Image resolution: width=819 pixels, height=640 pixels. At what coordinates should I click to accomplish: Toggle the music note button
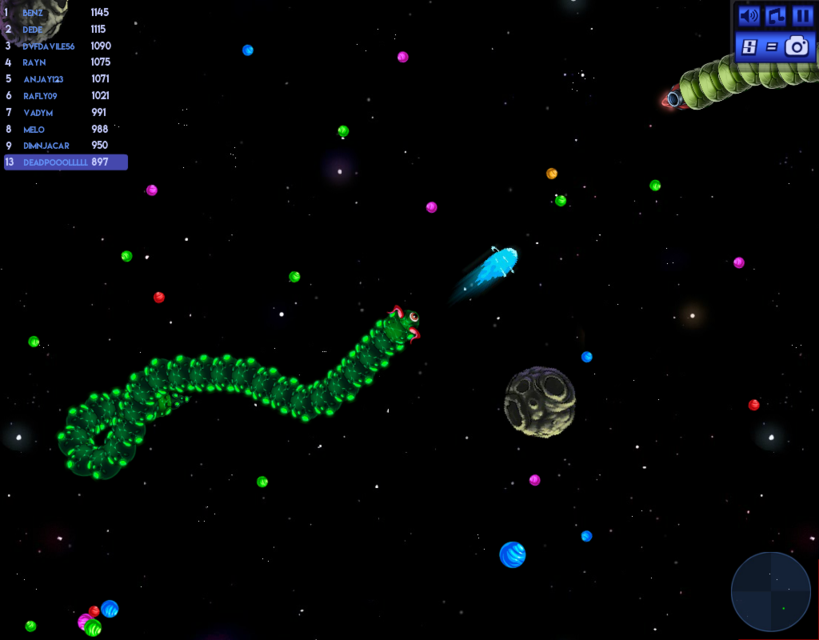click(776, 16)
